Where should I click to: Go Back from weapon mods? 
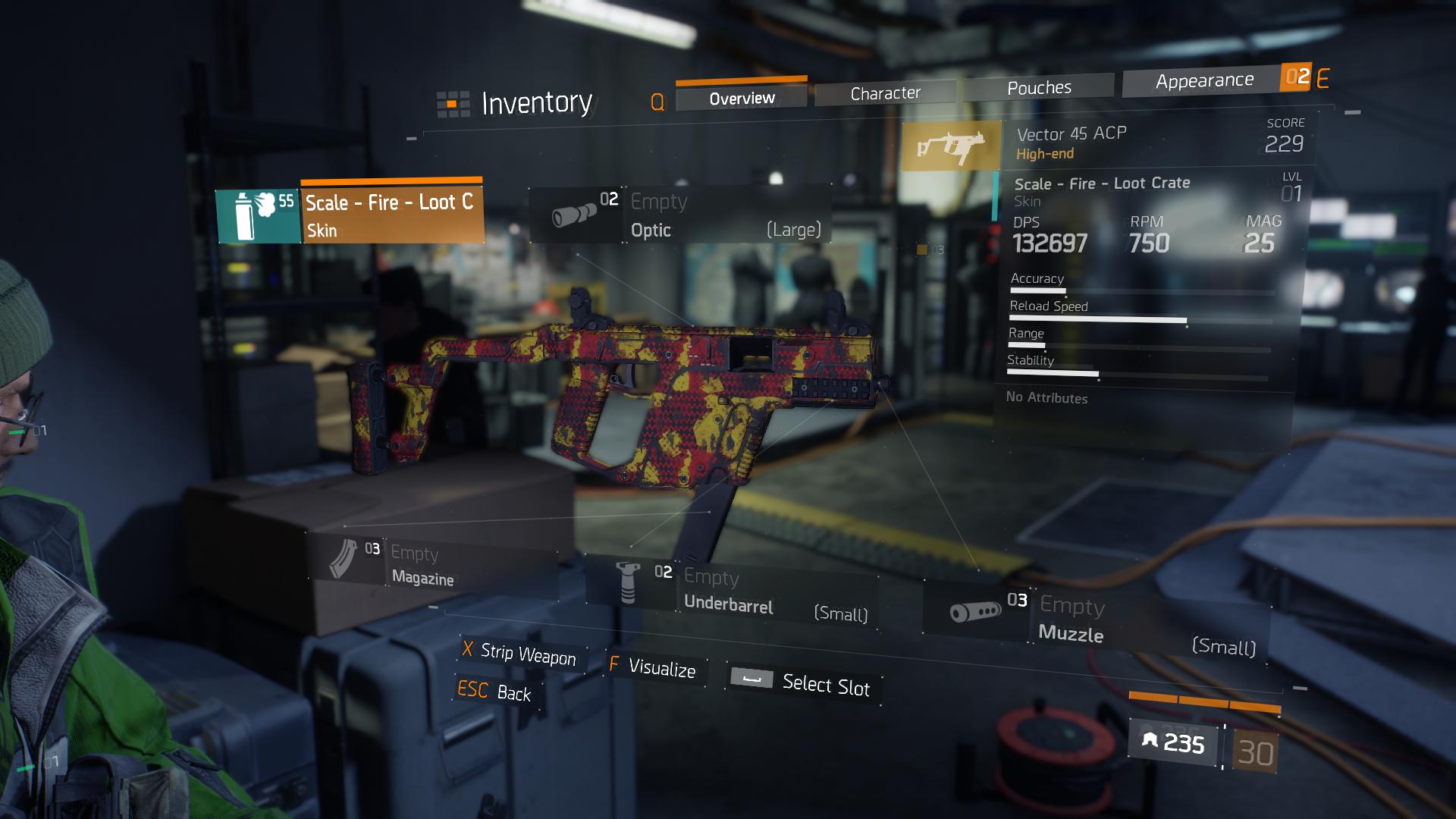(495, 692)
